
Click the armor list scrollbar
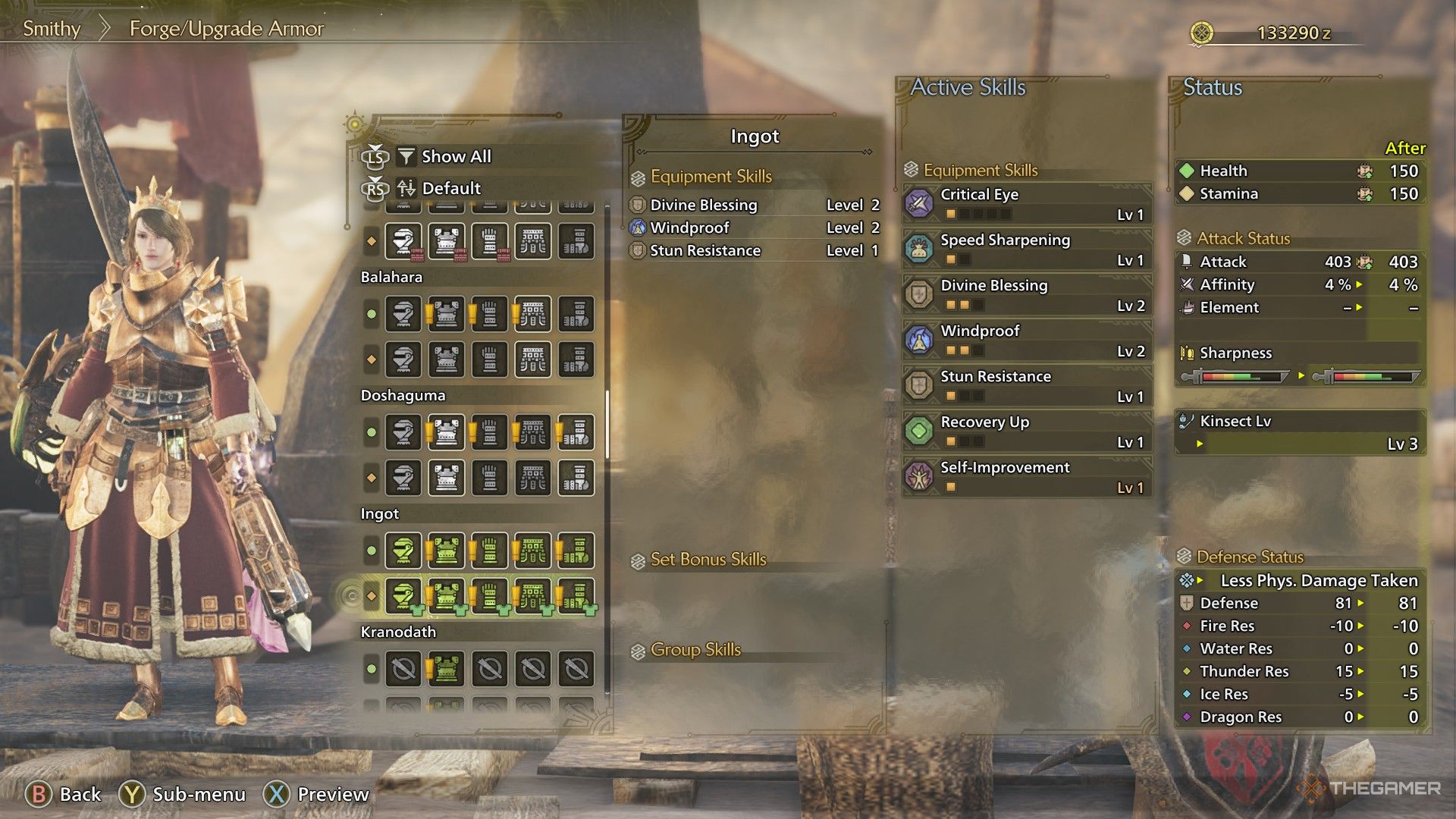[607, 425]
